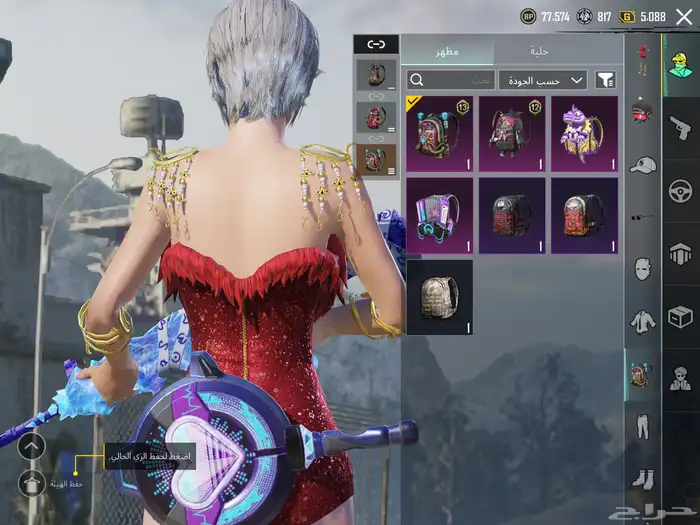Toggle the link chain button above presets
Image resolution: width=700 pixels, height=525 pixels.
click(x=376, y=44)
